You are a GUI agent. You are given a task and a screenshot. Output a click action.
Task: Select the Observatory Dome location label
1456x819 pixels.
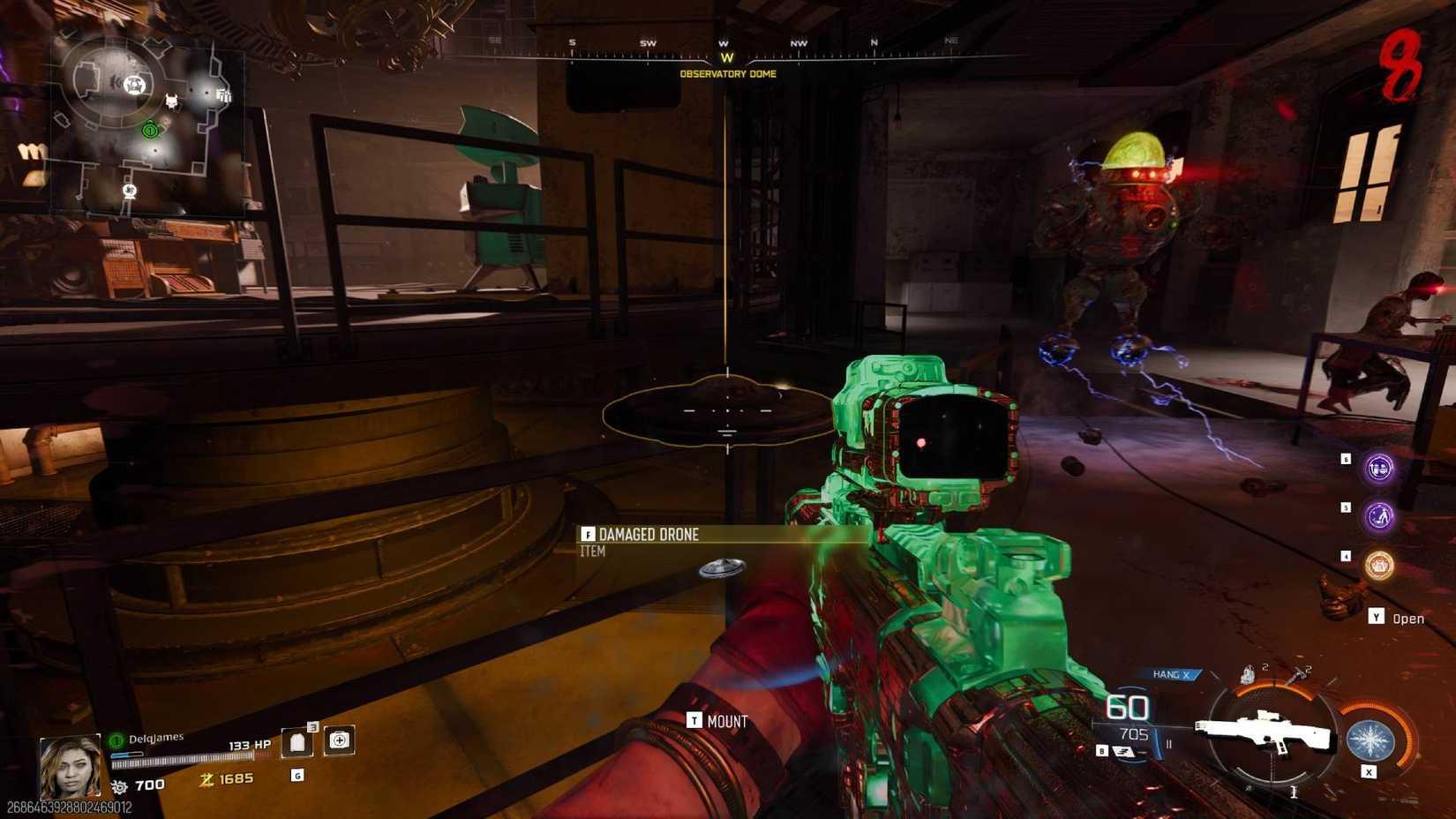coord(728,74)
